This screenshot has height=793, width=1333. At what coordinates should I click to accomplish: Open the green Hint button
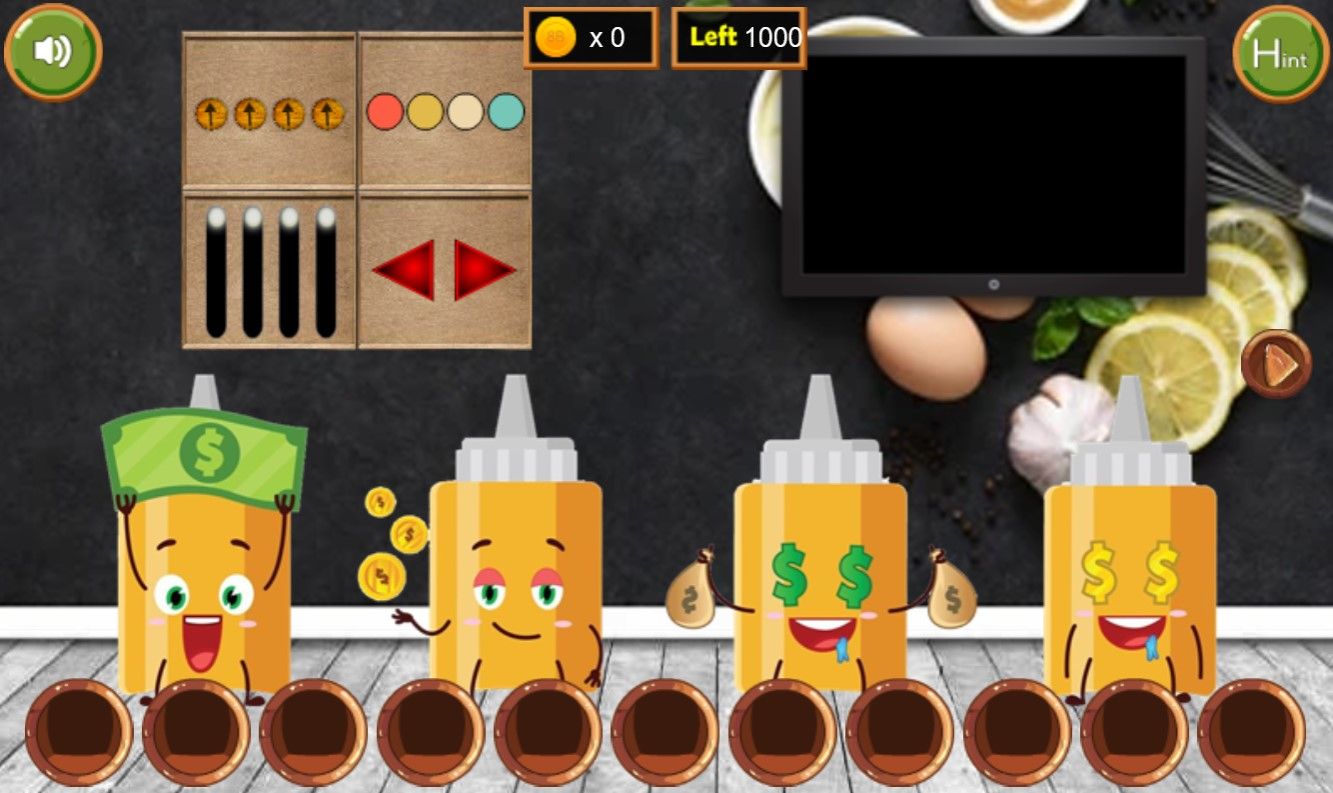1280,54
